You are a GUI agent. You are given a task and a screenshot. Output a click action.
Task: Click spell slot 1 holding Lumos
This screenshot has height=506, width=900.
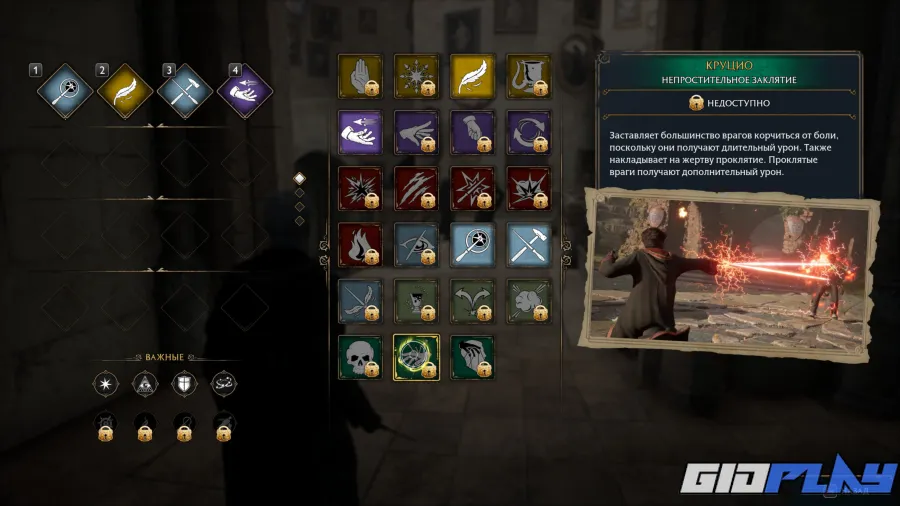(66, 92)
